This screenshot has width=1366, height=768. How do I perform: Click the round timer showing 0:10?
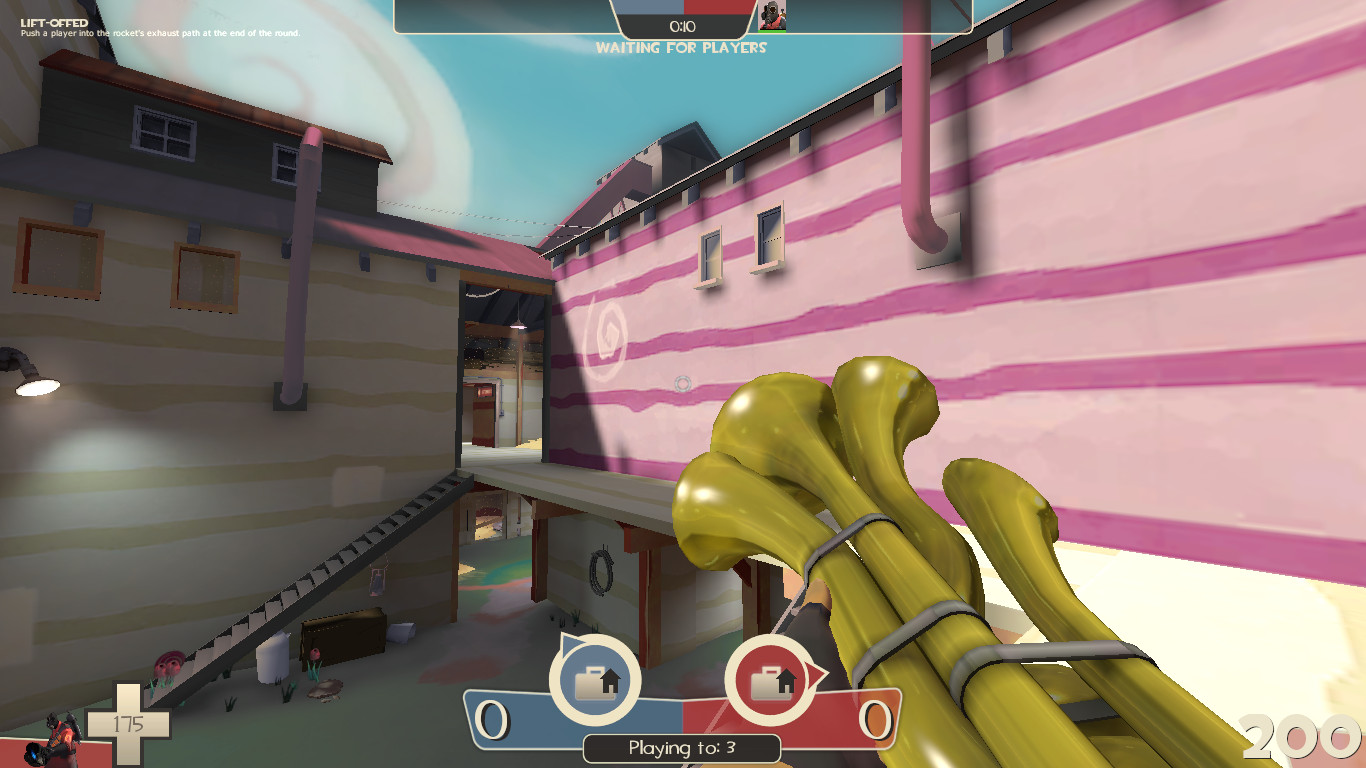coord(684,27)
